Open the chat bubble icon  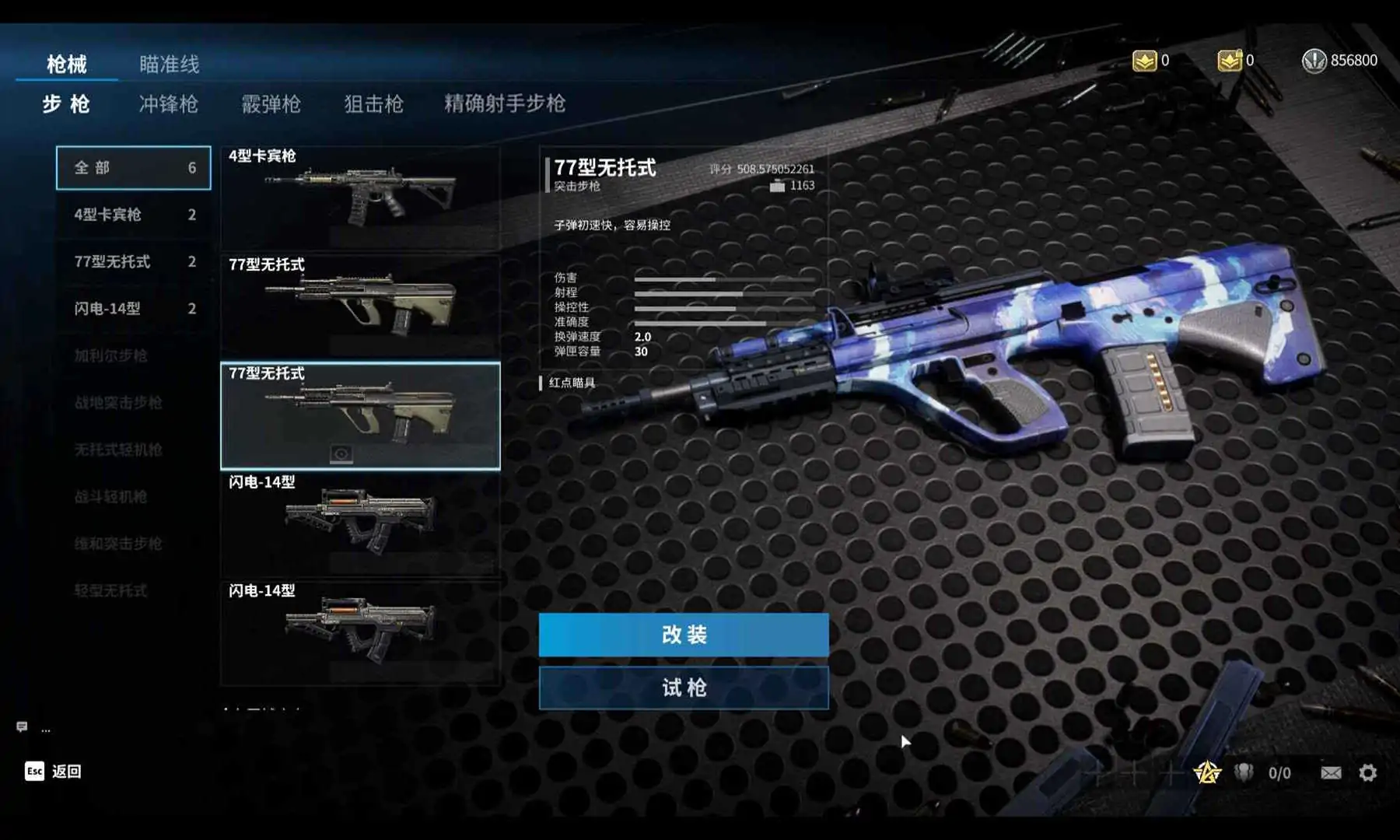pos(22,727)
